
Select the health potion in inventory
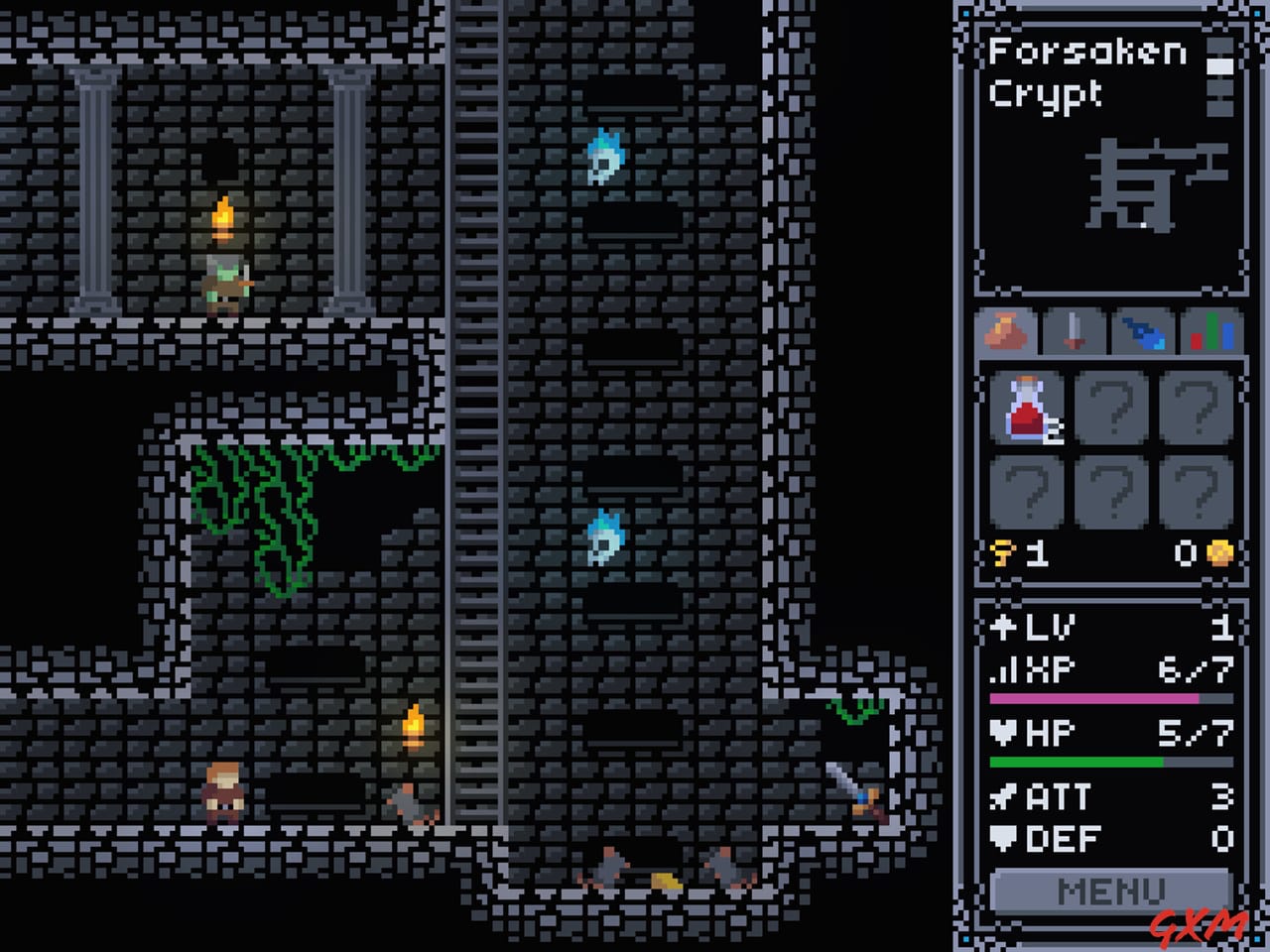click(1028, 407)
